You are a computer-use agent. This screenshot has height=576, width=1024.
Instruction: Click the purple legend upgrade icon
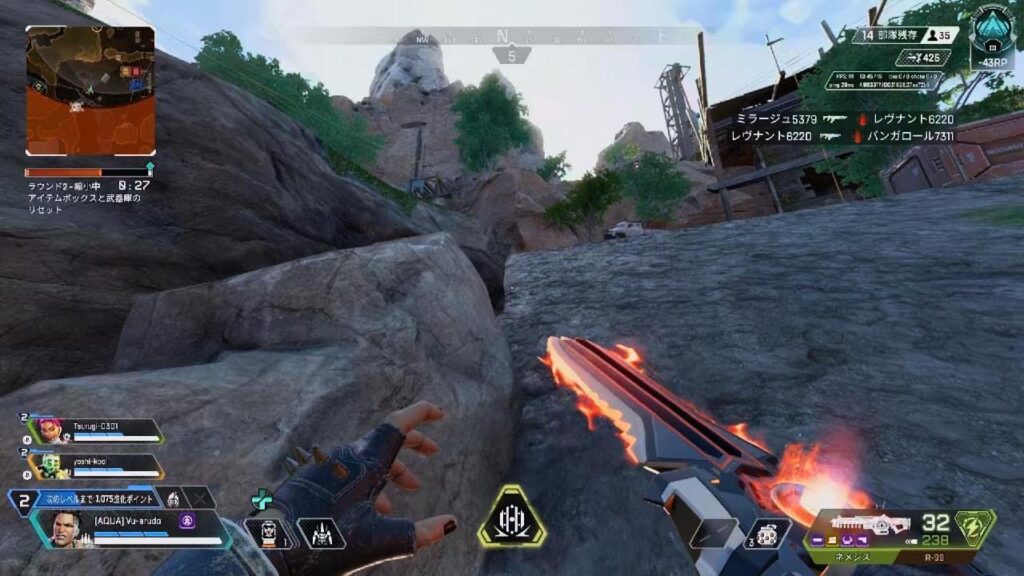pyautogui.click(x=185, y=521)
